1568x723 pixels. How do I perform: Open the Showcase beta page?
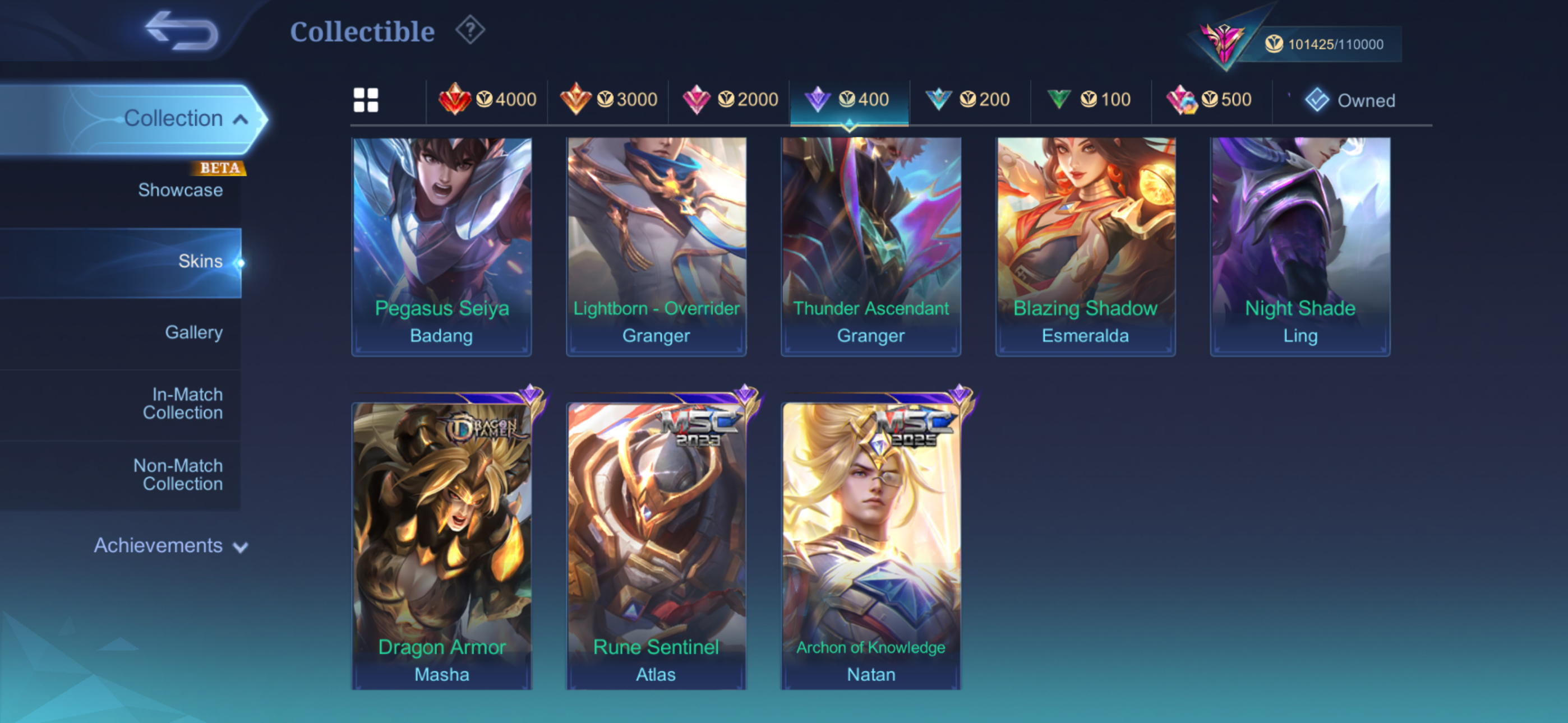click(x=180, y=190)
